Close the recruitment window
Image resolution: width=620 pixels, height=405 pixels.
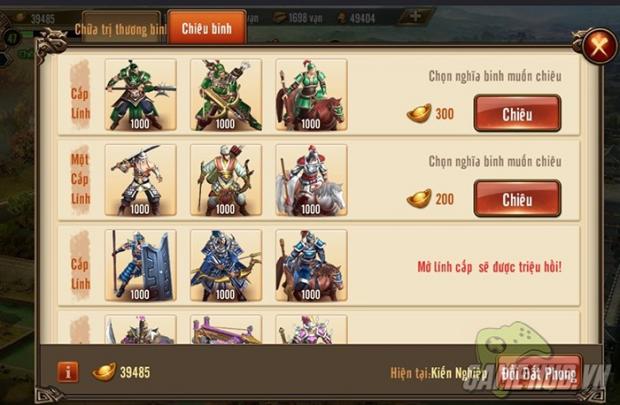coord(596,45)
